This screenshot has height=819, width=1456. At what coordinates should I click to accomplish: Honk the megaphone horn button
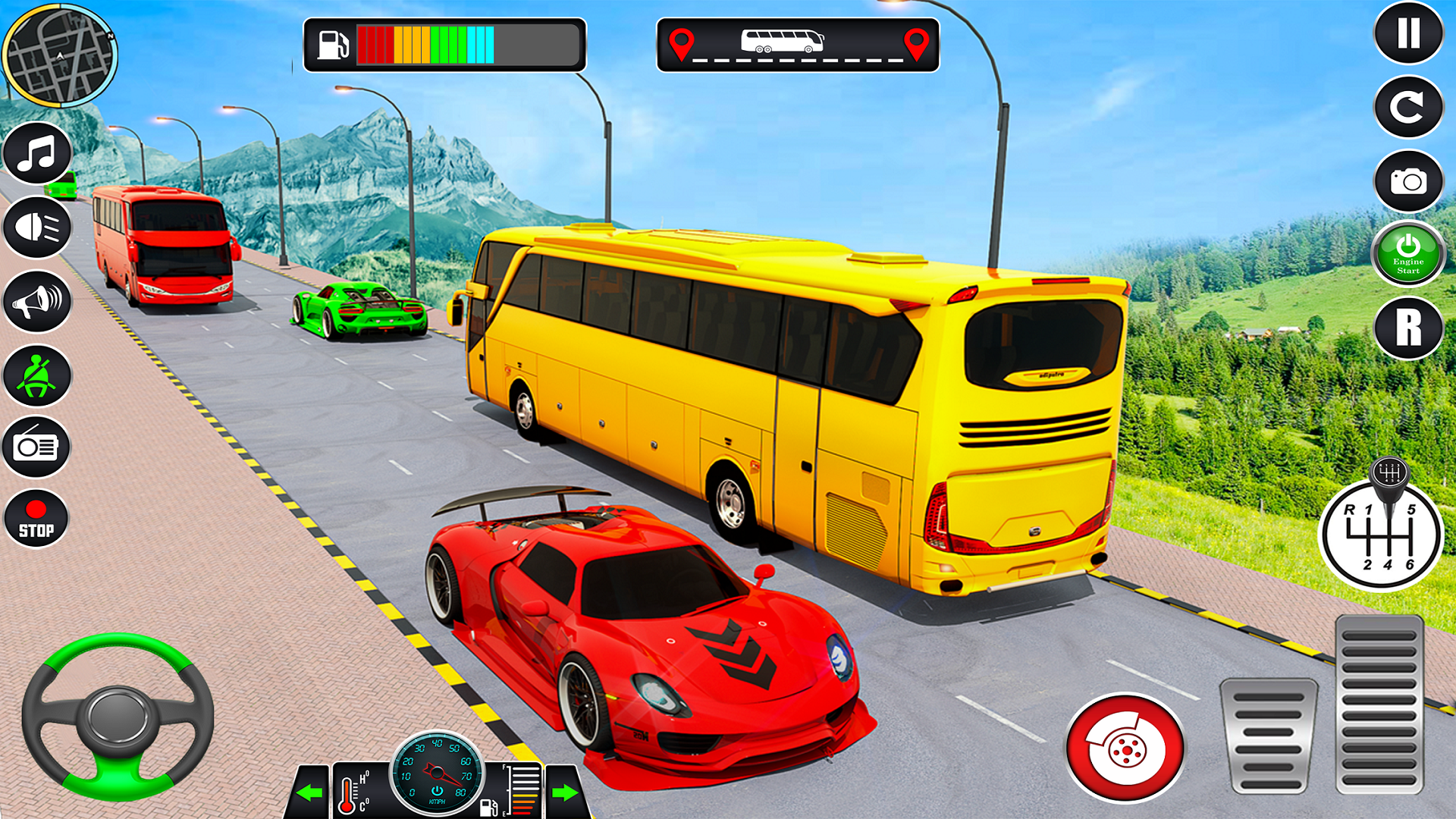[x=37, y=301]
